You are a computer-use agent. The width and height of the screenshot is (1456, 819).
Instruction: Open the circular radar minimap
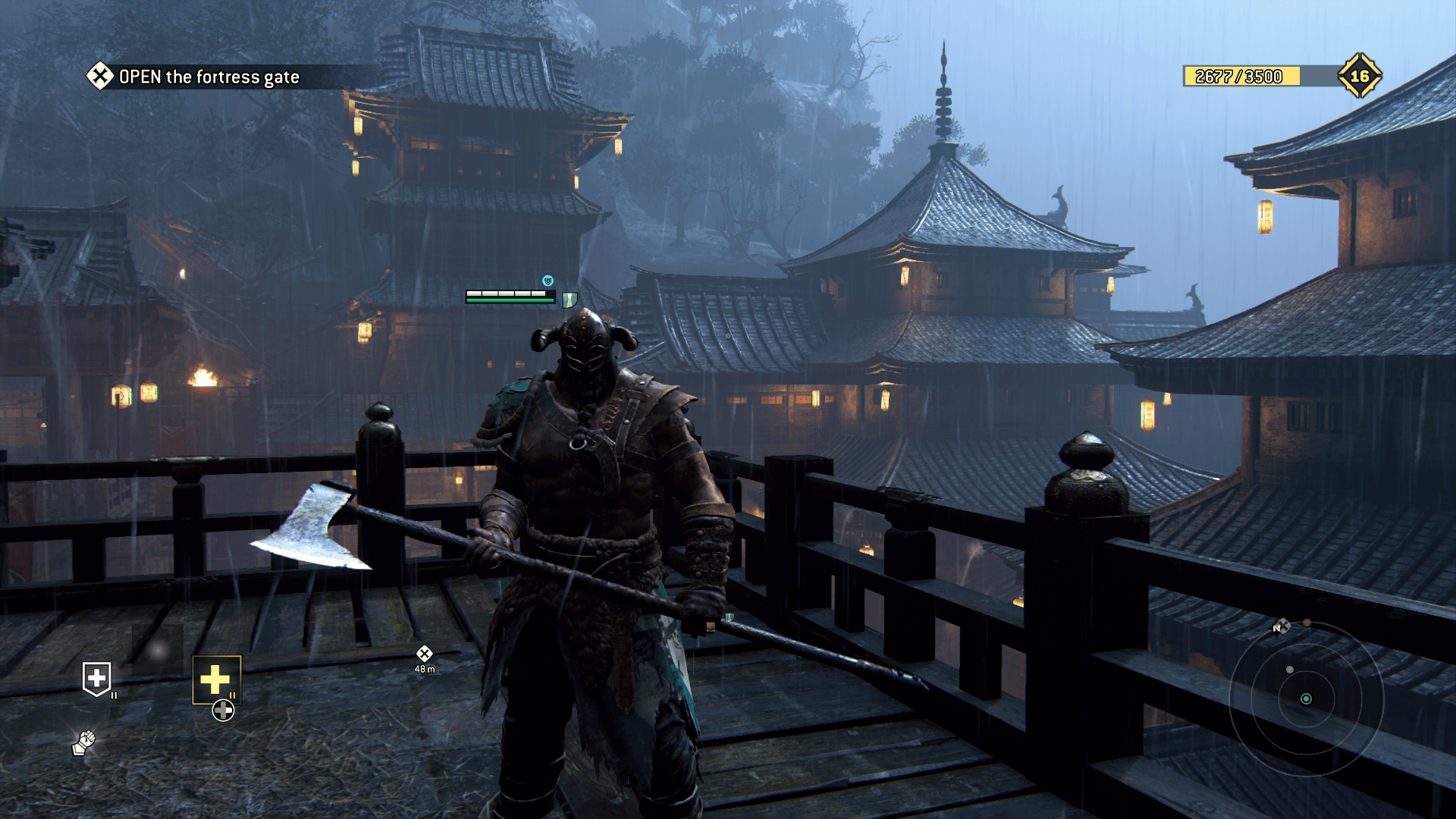(1306, 698)
